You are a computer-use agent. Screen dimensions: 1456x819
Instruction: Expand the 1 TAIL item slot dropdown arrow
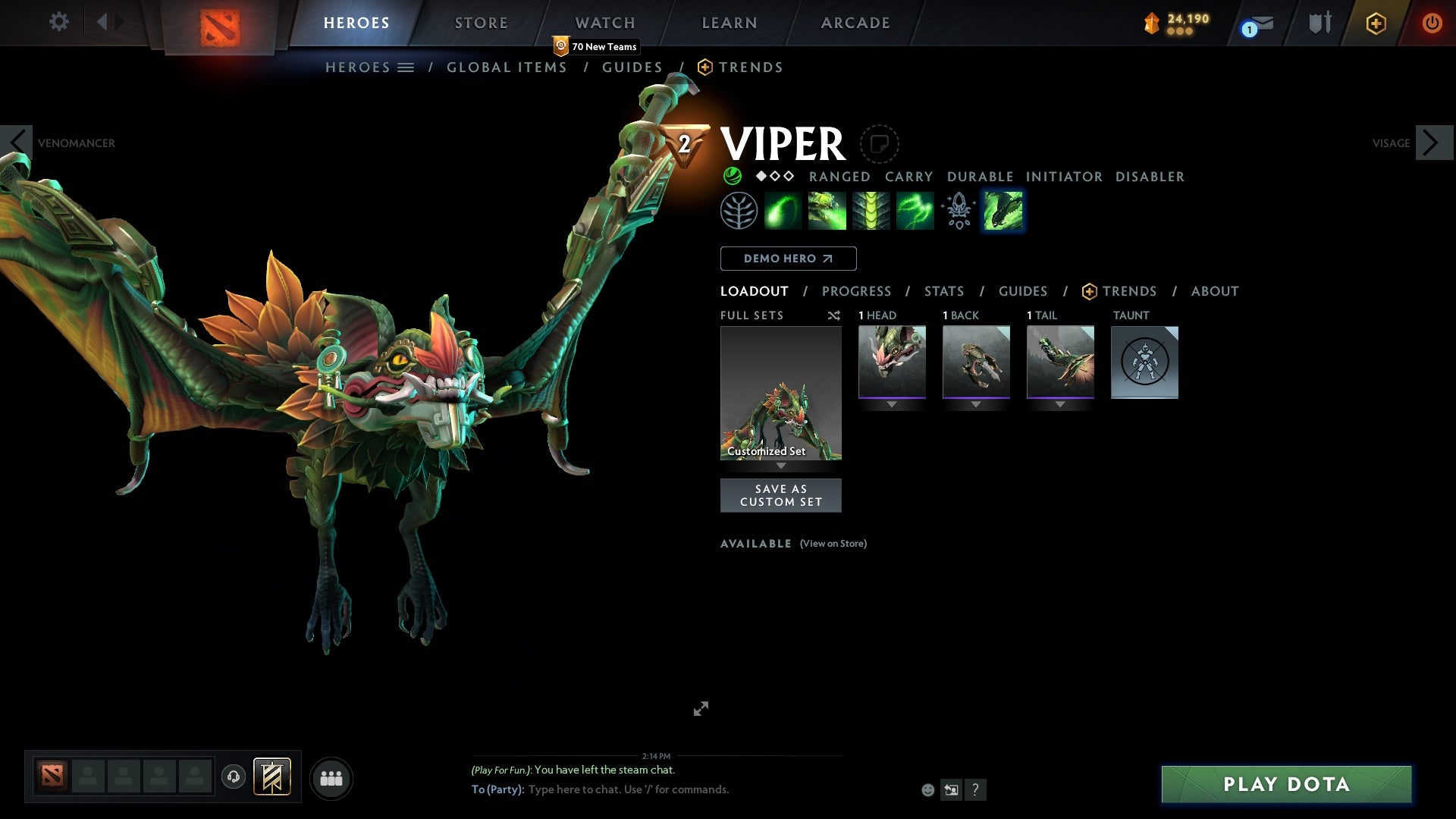(x=1060, y=404)
